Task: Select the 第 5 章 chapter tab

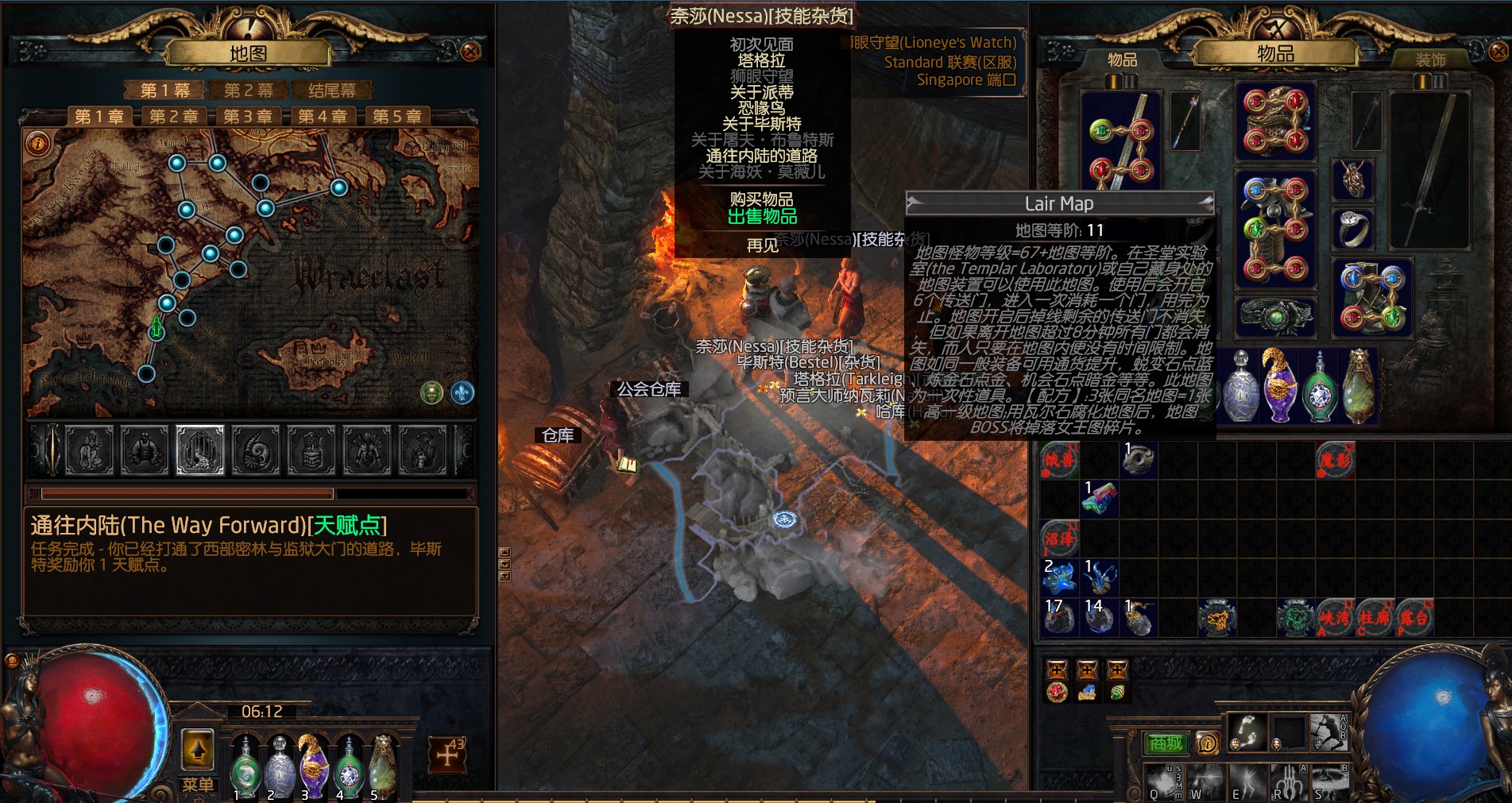Action: tap(396, 117)
